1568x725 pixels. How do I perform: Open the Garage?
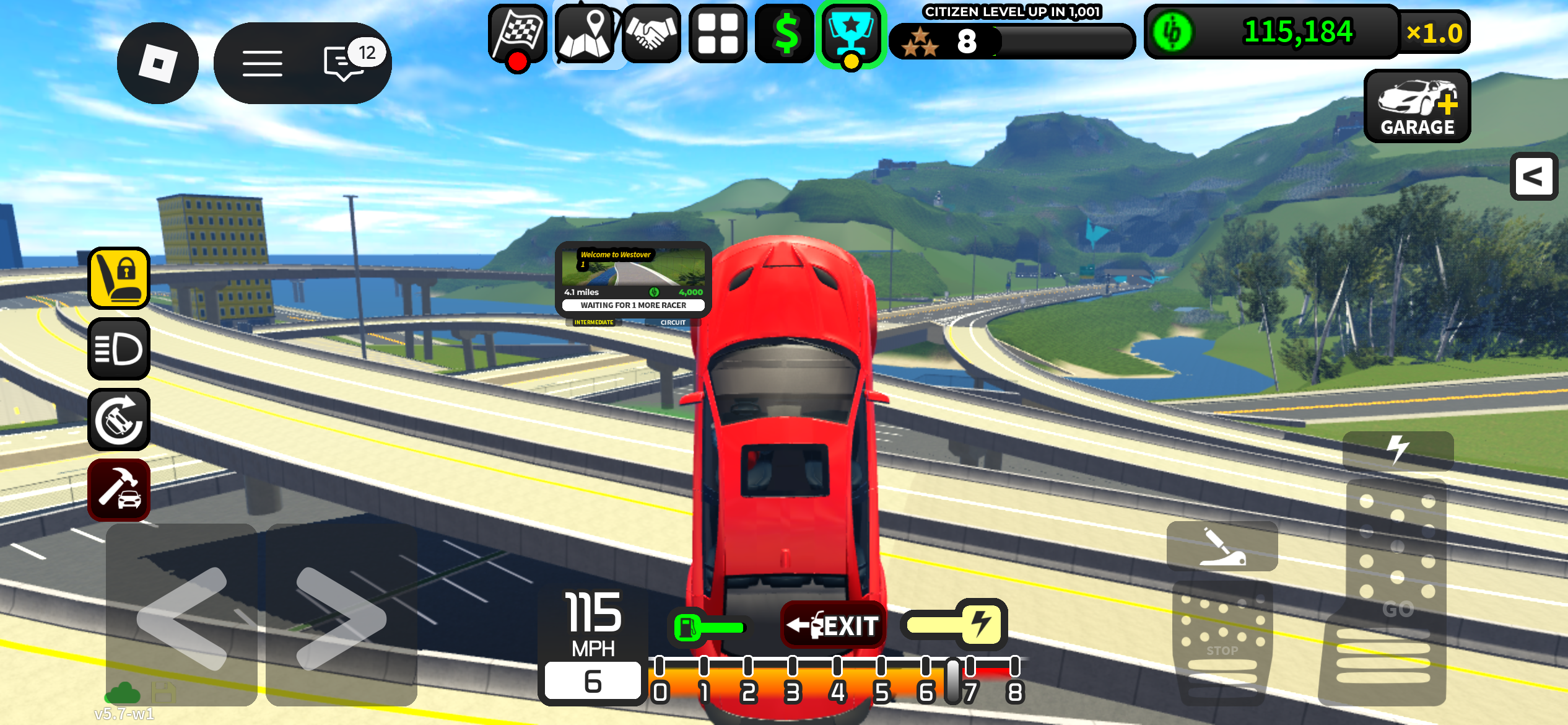1417,107
